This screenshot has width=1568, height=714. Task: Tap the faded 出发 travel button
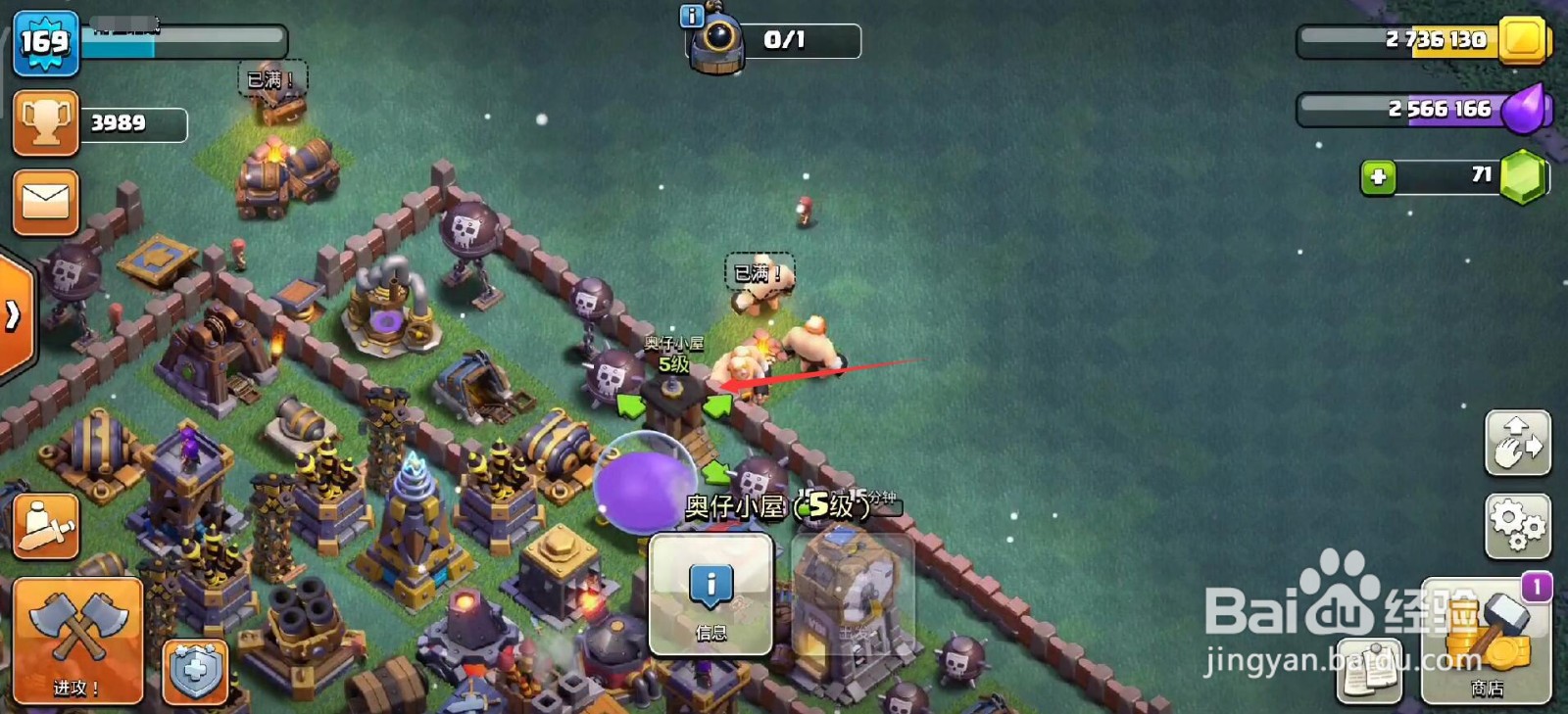click(852, 595)
